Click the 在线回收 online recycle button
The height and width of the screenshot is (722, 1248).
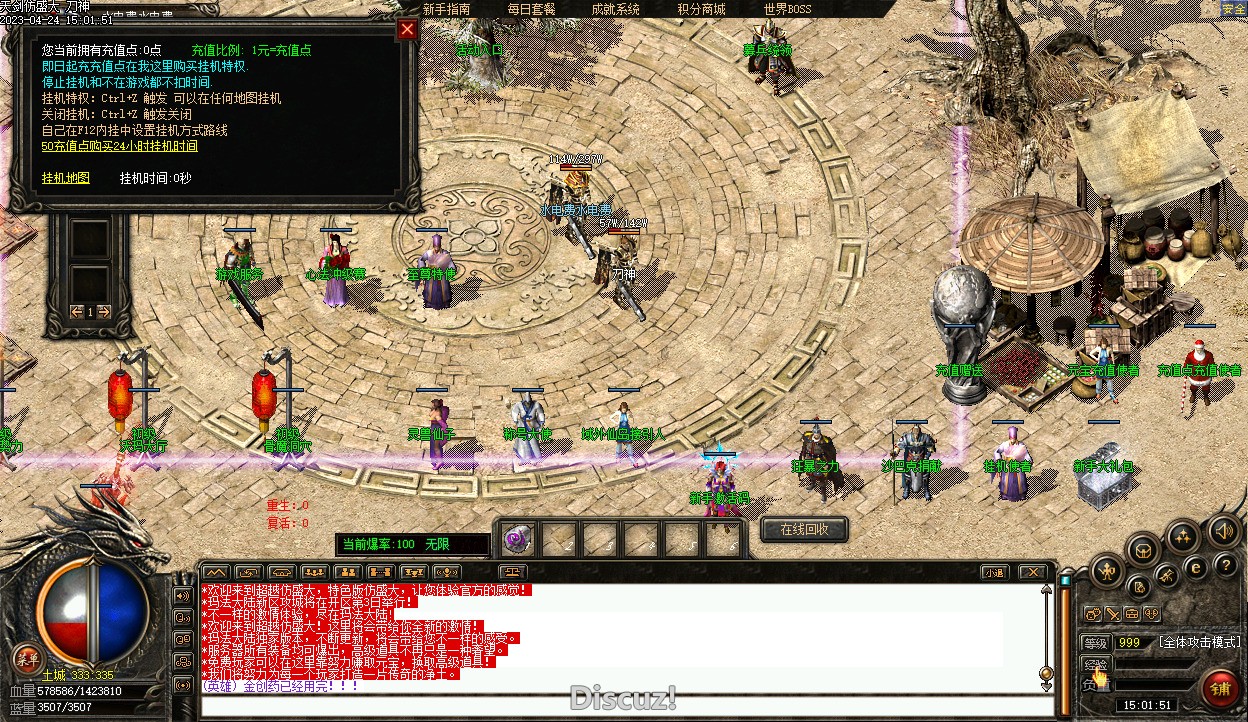coord(804,529)
